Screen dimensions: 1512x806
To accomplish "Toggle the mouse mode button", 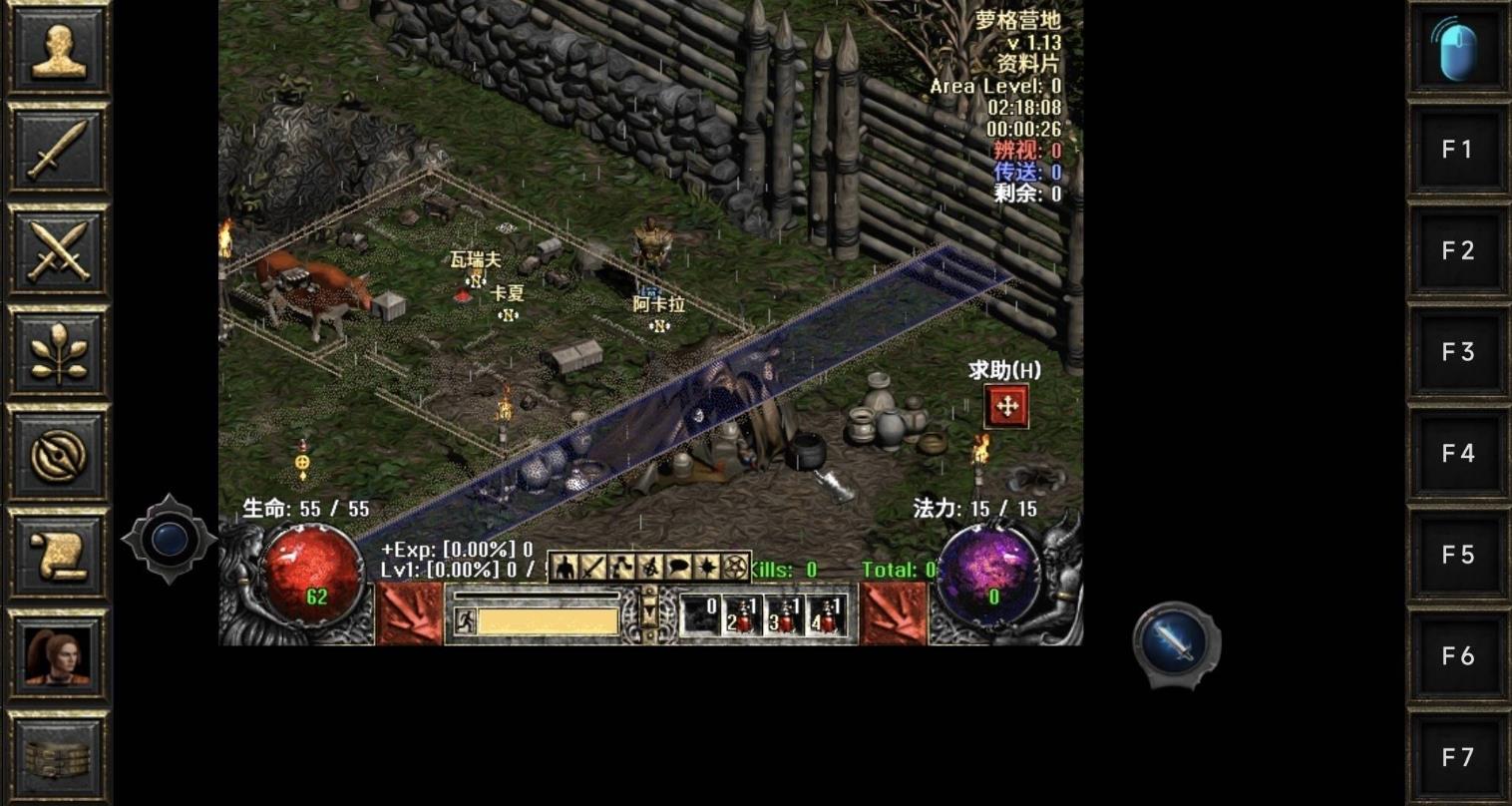I will coord(1457,50).
